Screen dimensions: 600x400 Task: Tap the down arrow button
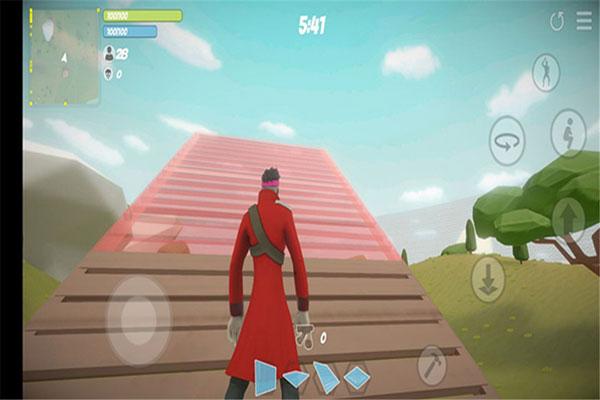[488, 280]
